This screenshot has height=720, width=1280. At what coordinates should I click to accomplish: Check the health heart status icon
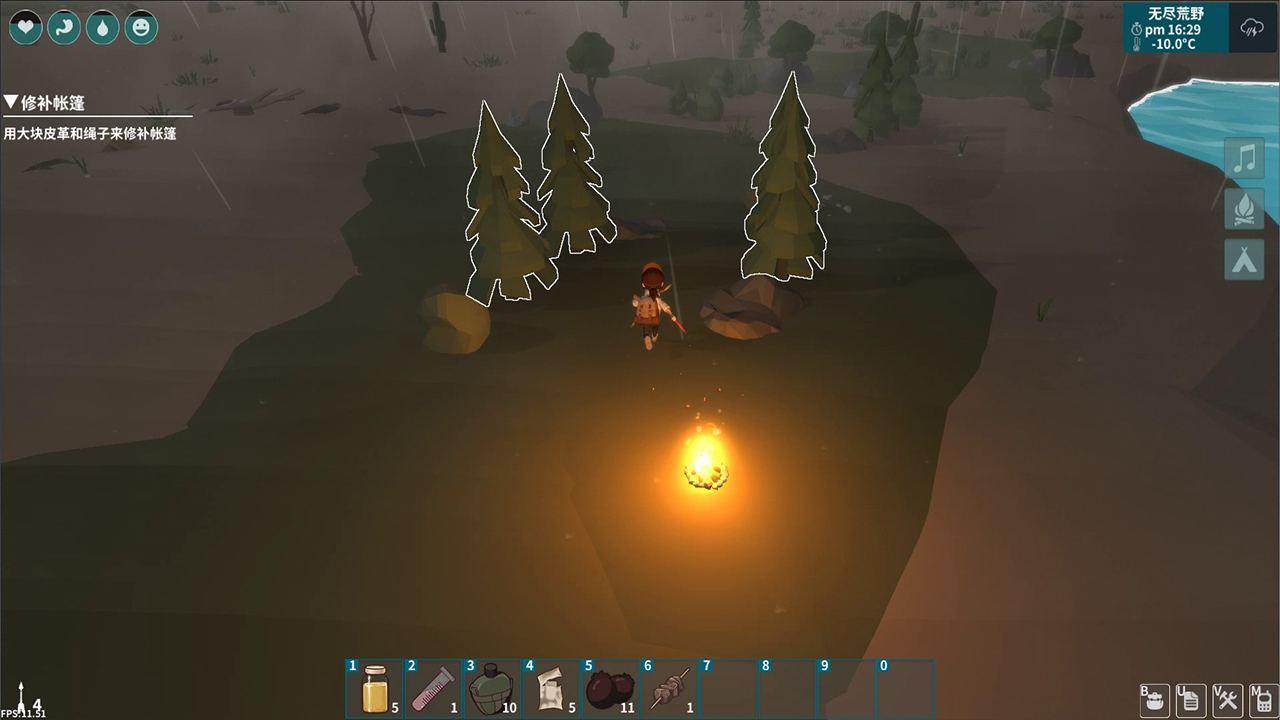(25, 27)
